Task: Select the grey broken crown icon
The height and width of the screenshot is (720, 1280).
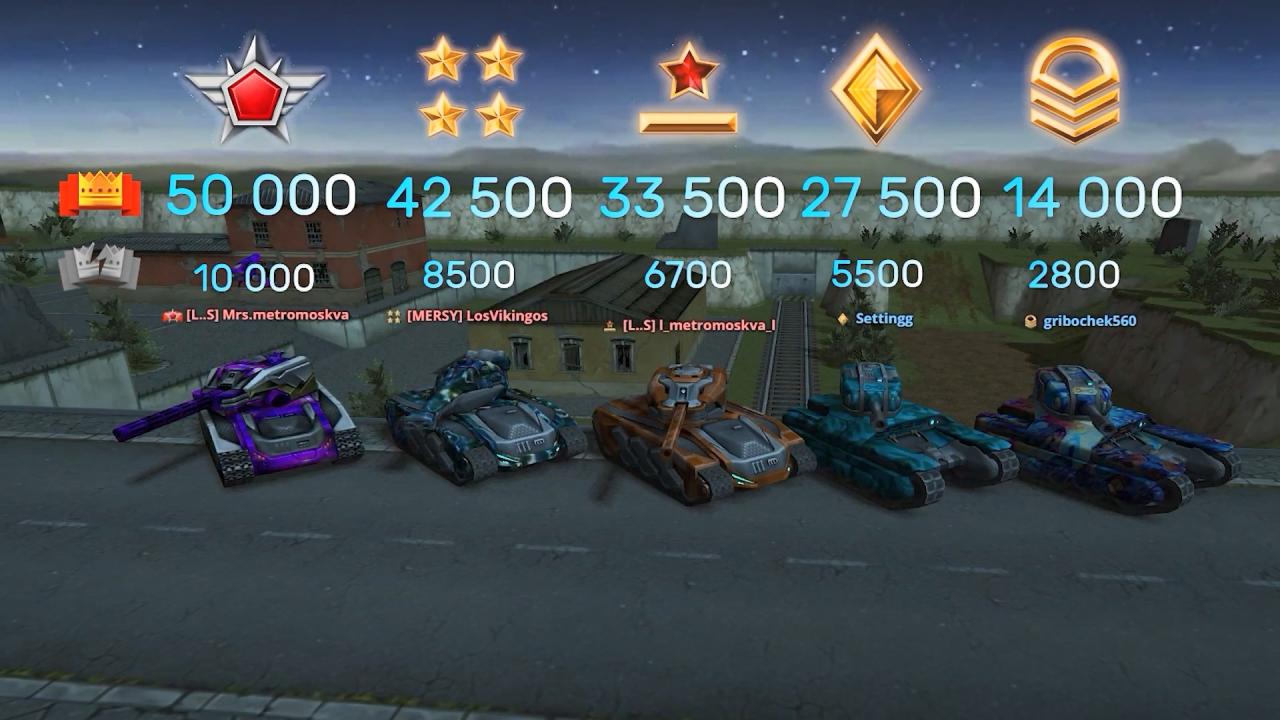Action: 98,267
